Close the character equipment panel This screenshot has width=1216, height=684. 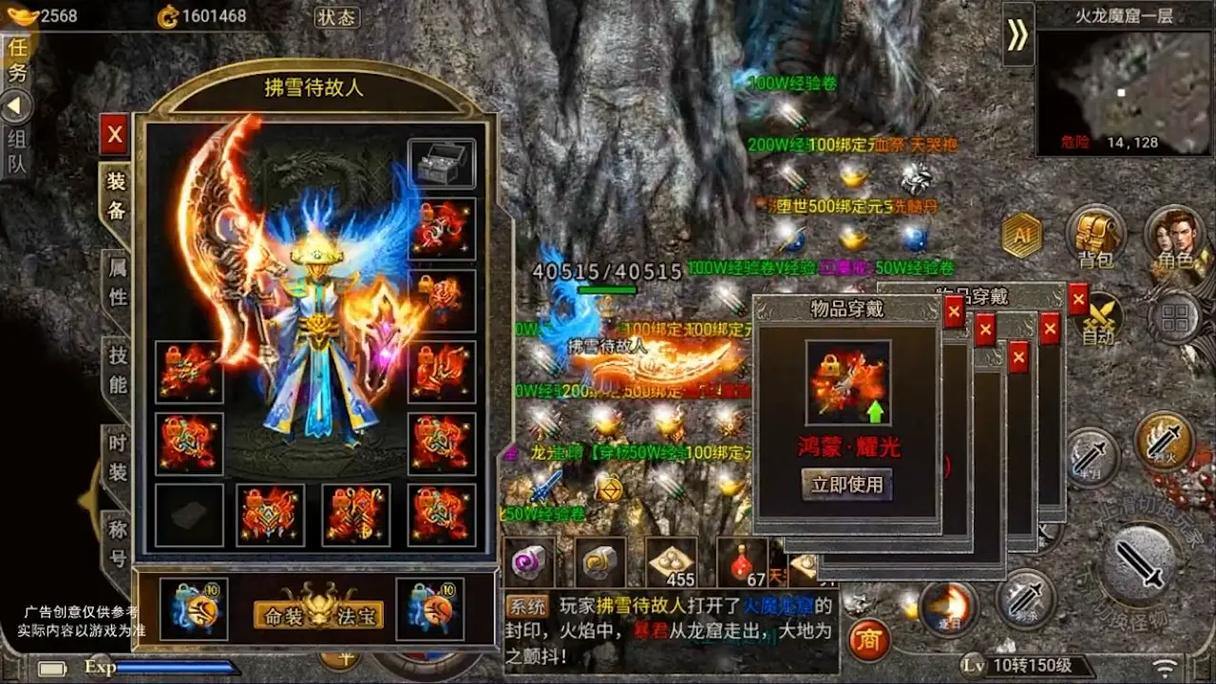click(x=114, y=134)
